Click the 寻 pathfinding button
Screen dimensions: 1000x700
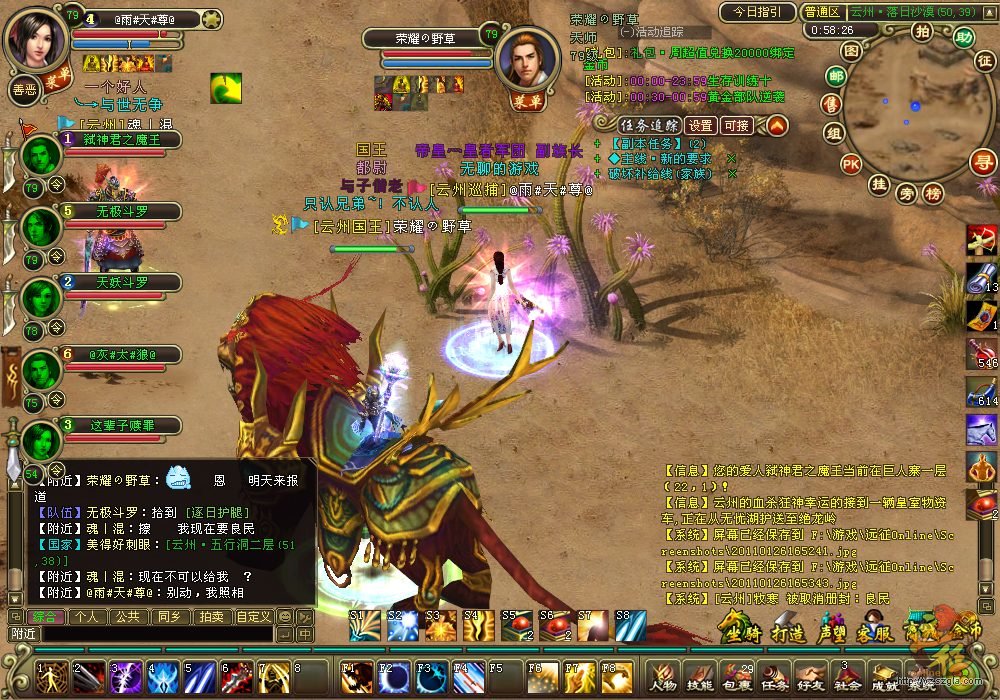pyautogui.click(x=984, y=161)
